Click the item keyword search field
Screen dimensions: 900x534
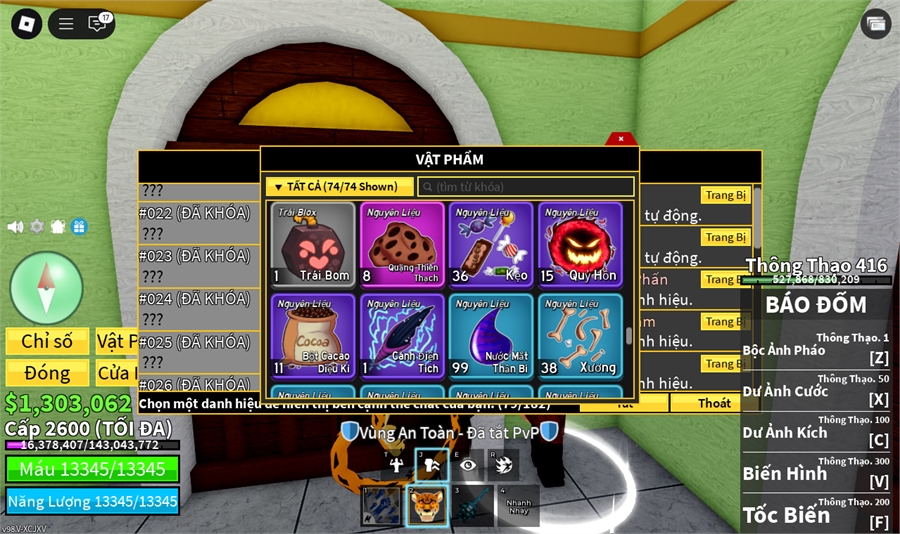coord(526,187)
